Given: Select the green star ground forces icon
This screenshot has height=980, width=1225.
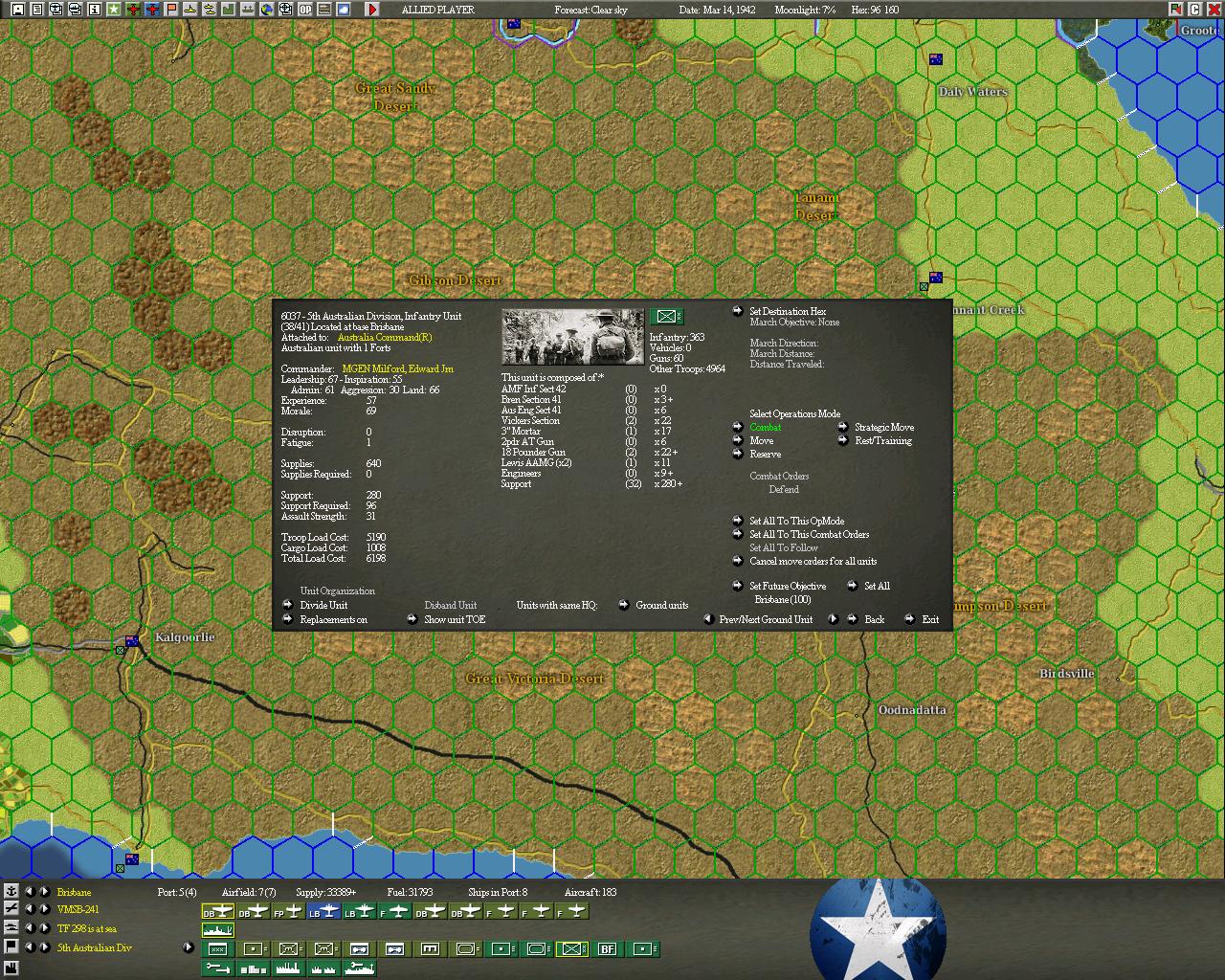Looking at the screenshot, I should click(114, 10).
